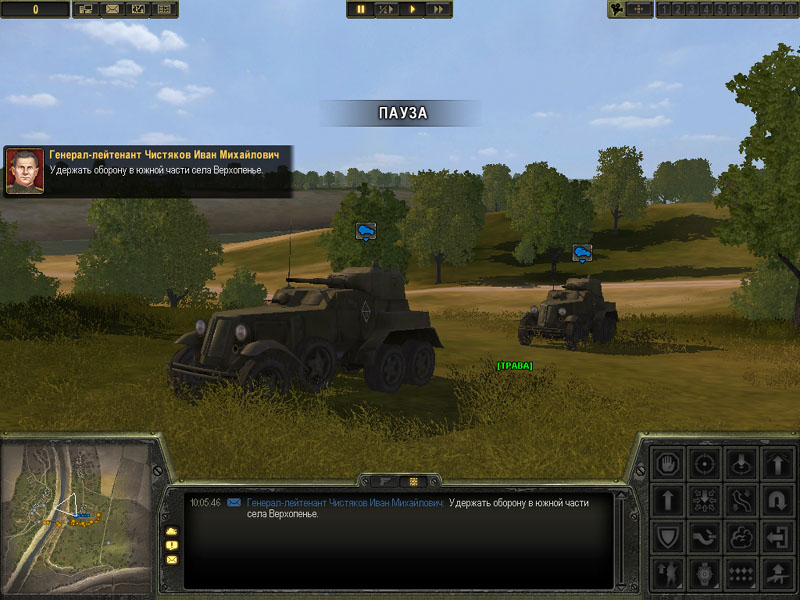The width and height of the screenshot is (800, 600).
Task: Select the distant armored car unit marker
Action: (582, 252)
